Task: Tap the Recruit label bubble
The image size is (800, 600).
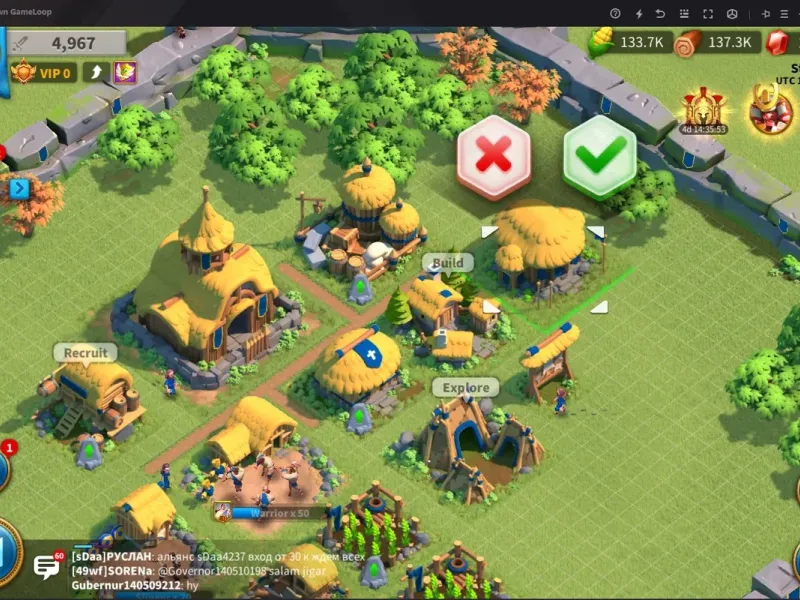Action: point(85,353)
